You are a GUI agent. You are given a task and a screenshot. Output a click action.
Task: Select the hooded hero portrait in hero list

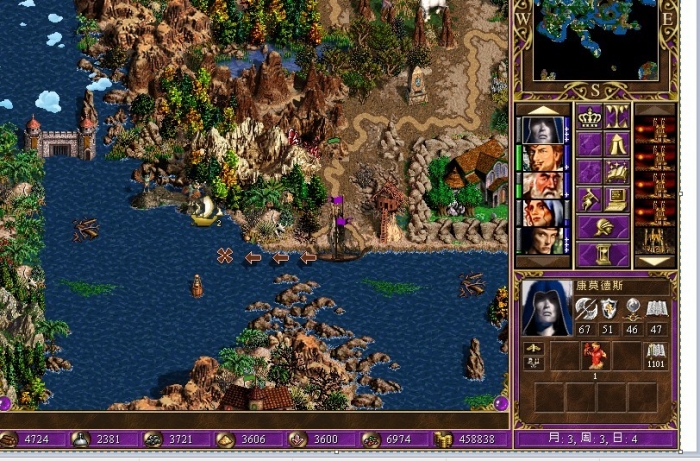pyautogui.click(x=541, y=131)
